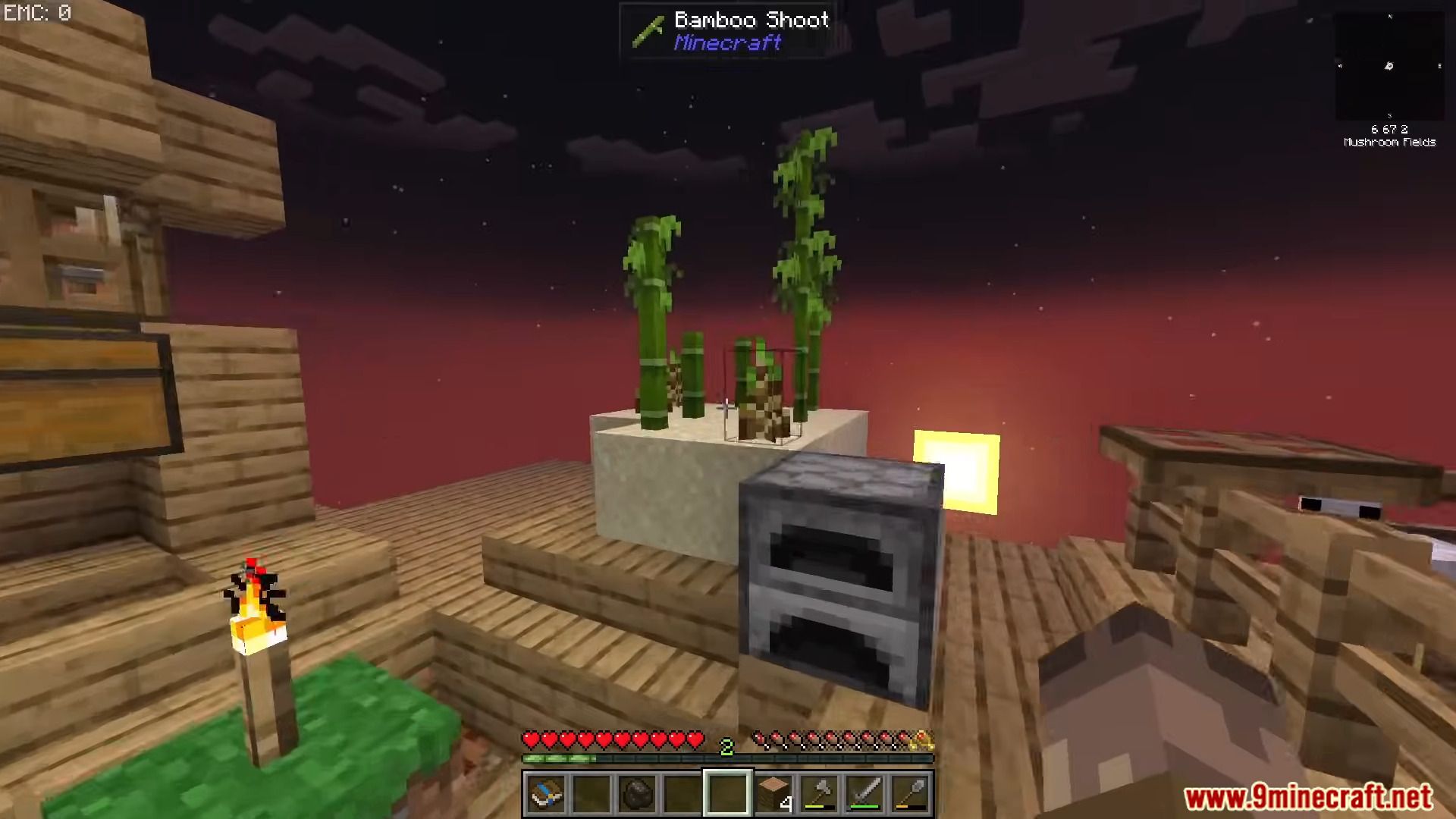The height and width of the screenshot is (819, 1456).
Task: Click the experience level number above the hotbar
Action: coord(727,748)
